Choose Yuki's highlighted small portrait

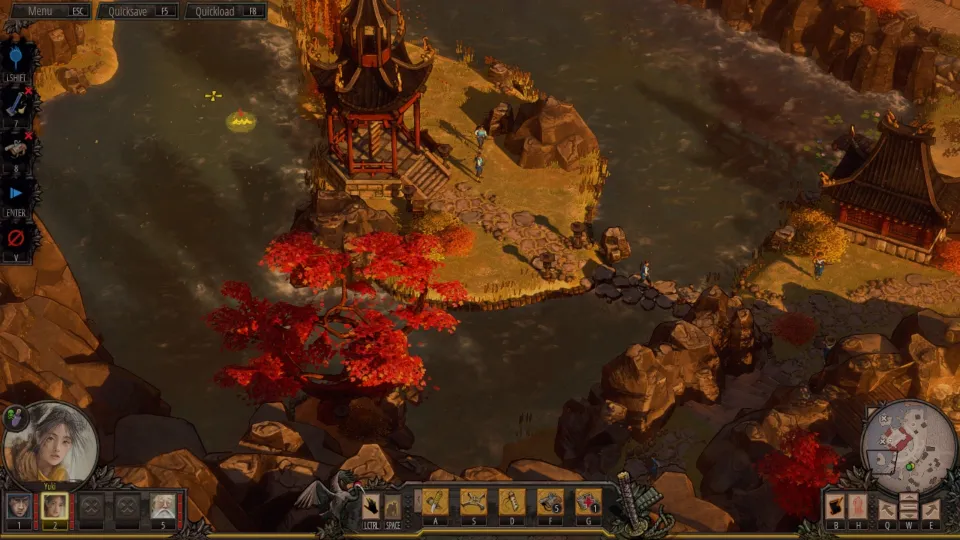pos(55,507)
